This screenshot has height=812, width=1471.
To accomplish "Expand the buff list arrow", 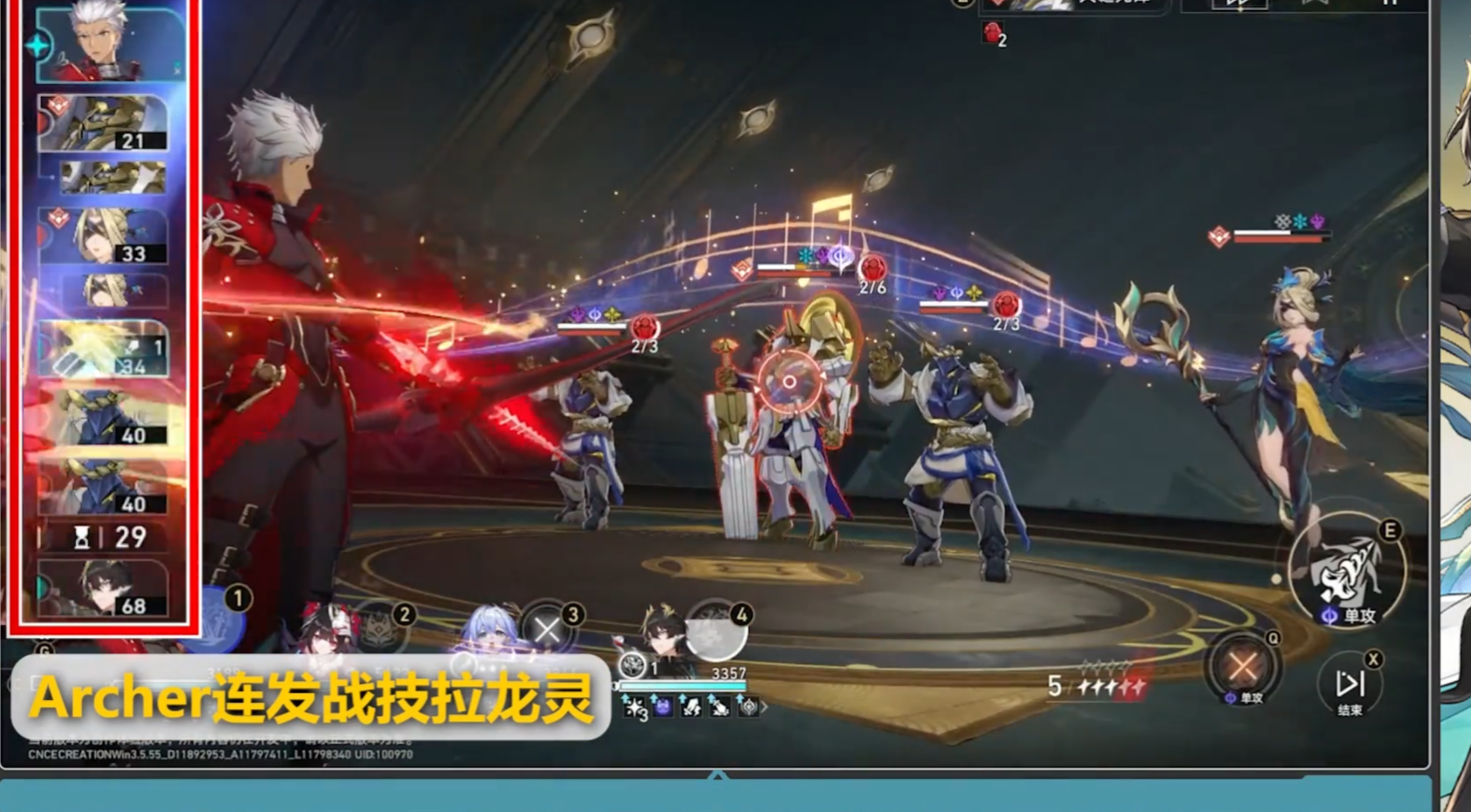I will 763,708.
